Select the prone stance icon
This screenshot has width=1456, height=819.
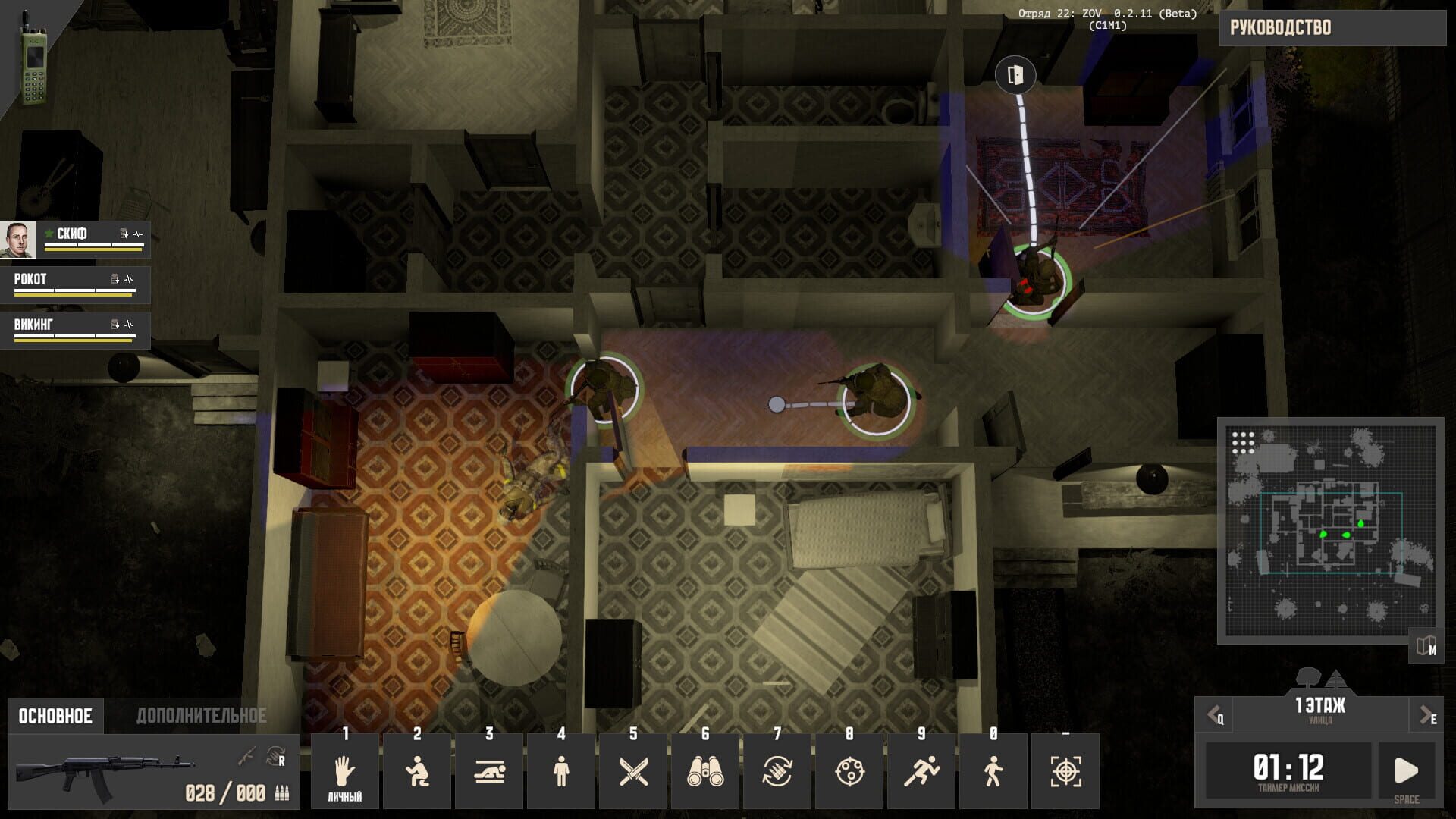(x=489, y=770)
